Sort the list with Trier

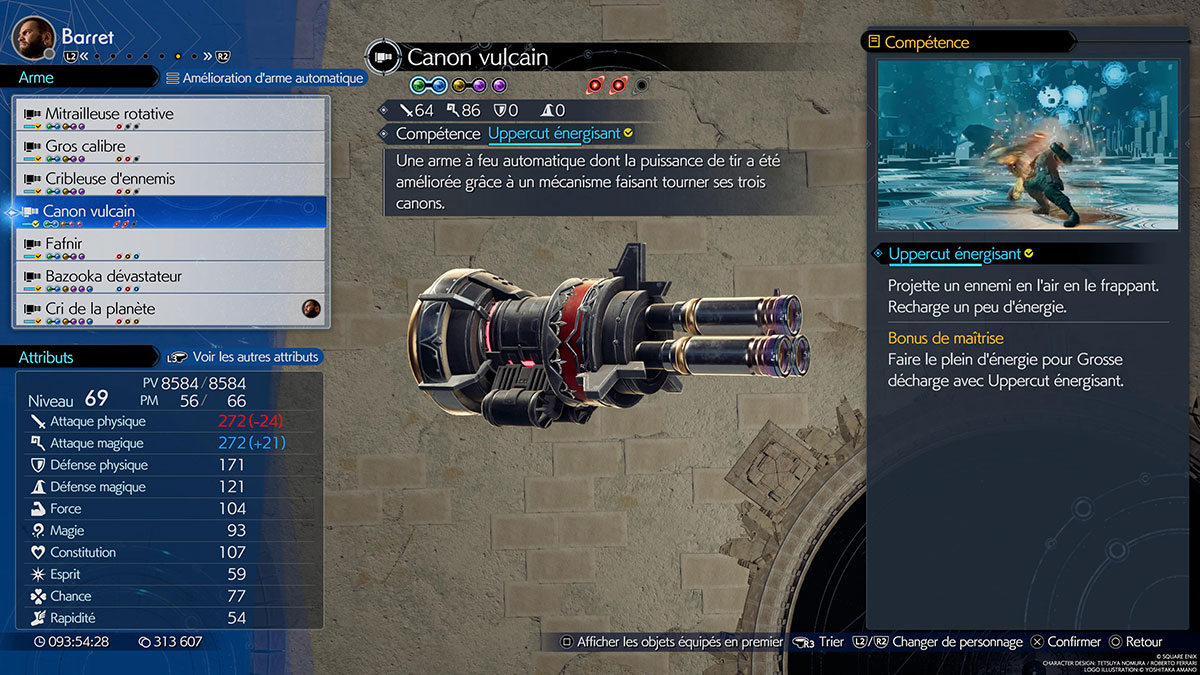pyautogui.click(x=819, y=642)
